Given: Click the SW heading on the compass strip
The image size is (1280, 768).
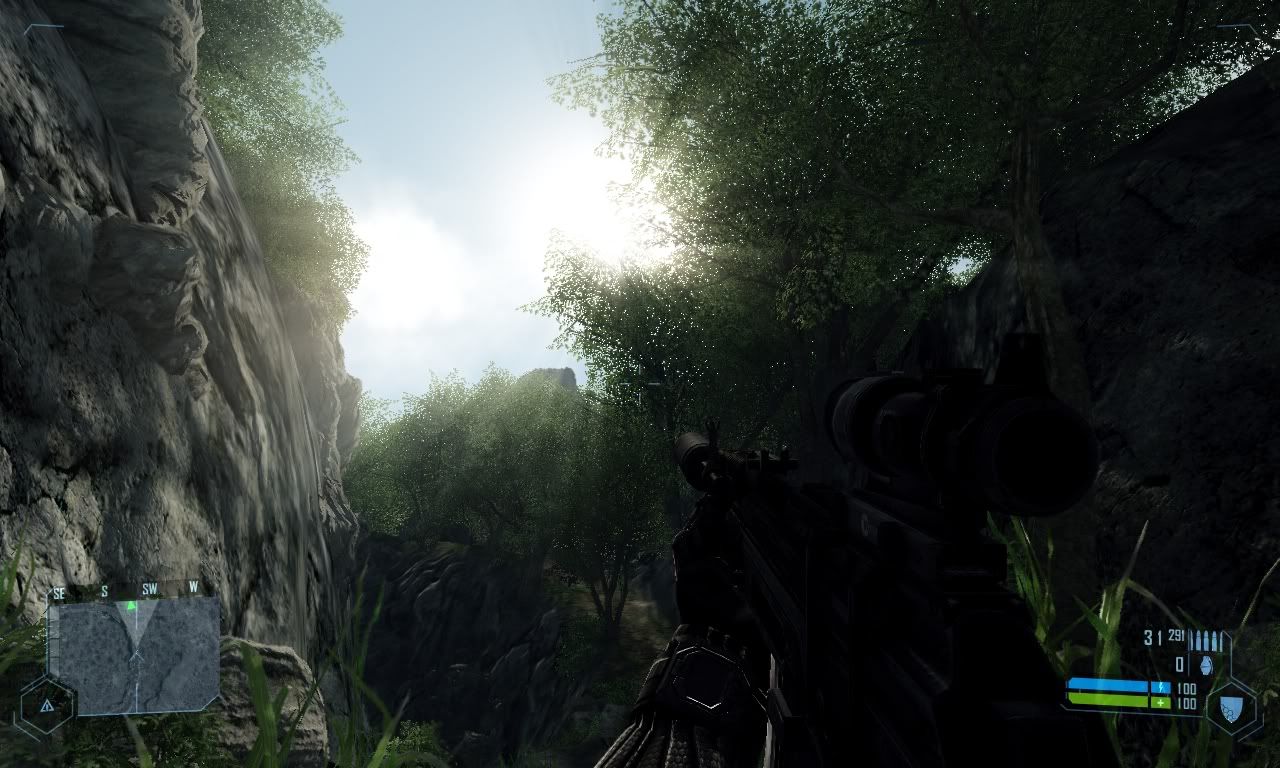Looking at the screenshot, I should coord(148,588).
